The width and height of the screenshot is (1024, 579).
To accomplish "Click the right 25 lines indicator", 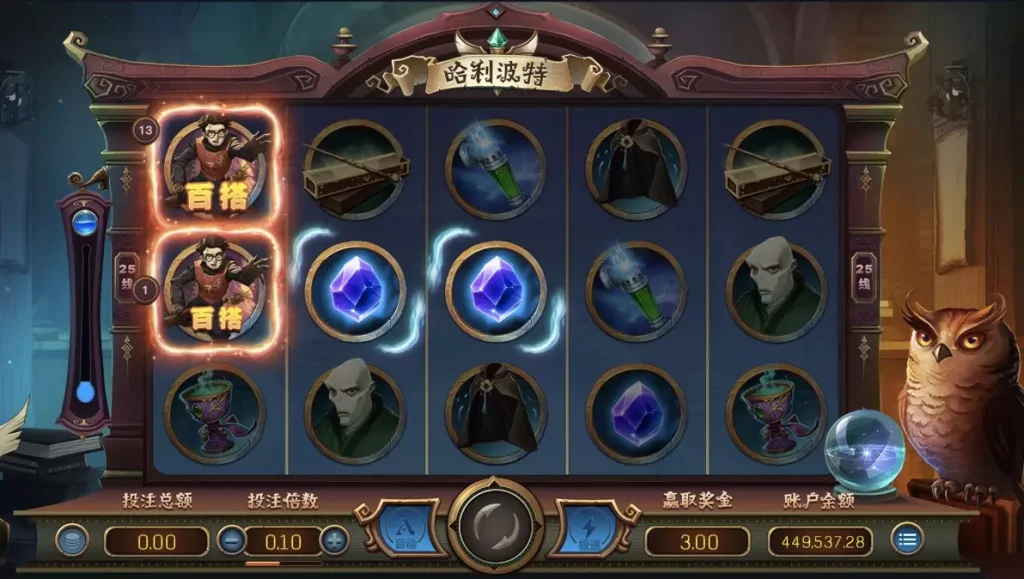I will (863, 276).
